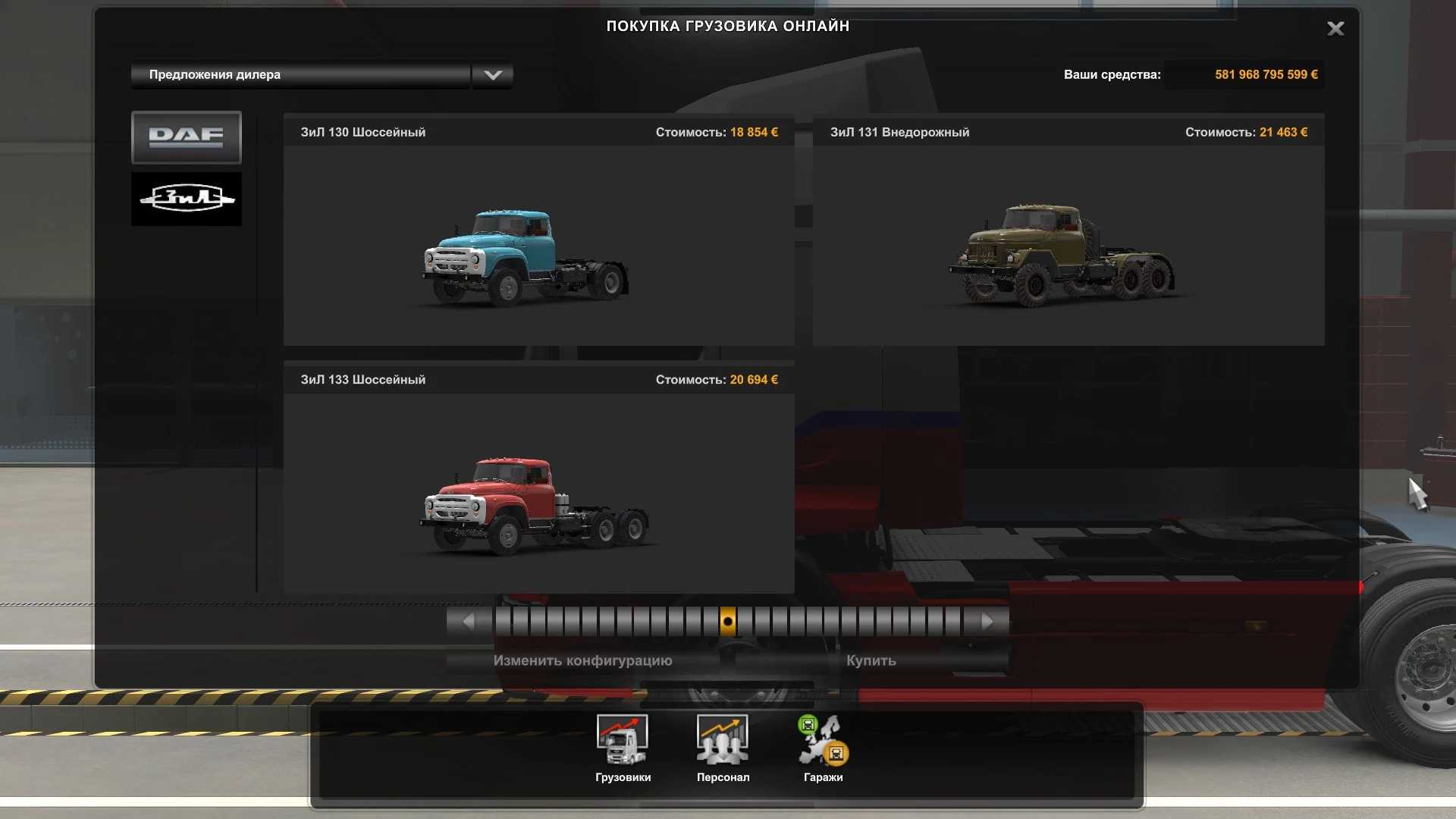Viewport: 1456px width, 819px height.
Task: Go to next page with right arrow
Action: (x=987, y=622)
